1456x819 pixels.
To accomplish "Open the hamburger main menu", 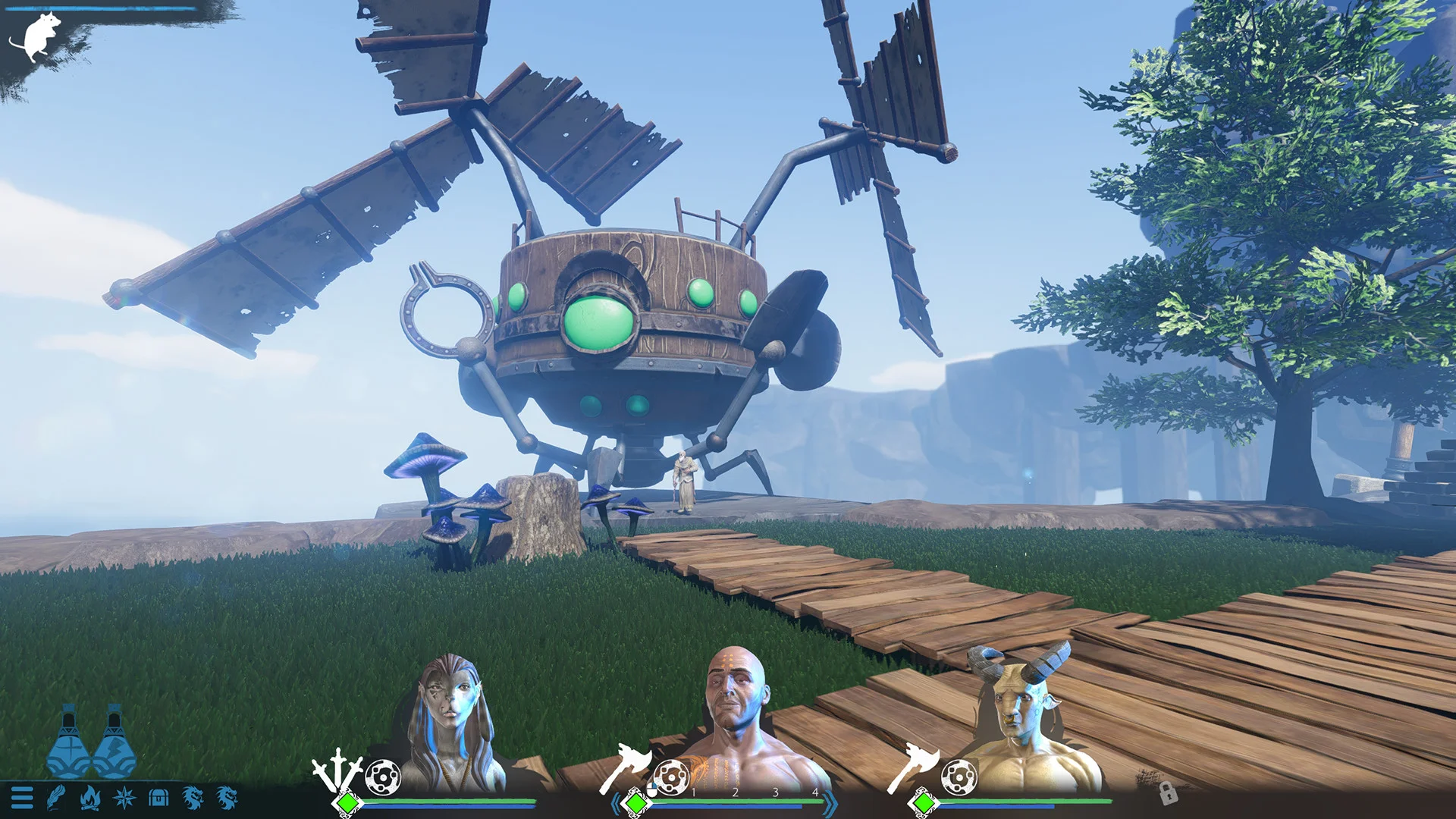I will point(22,797).
